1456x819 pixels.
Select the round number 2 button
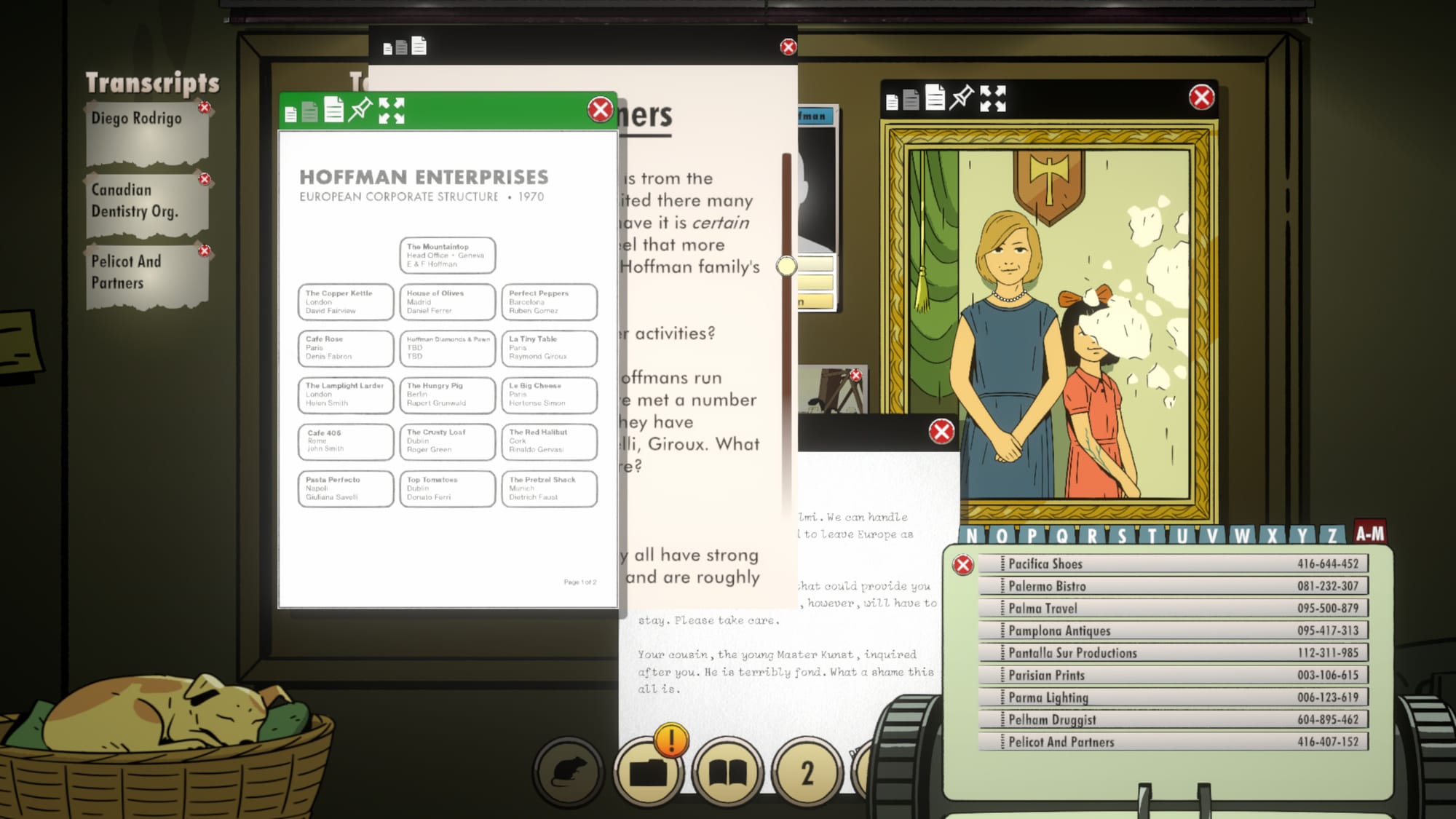tap(807, 772)
